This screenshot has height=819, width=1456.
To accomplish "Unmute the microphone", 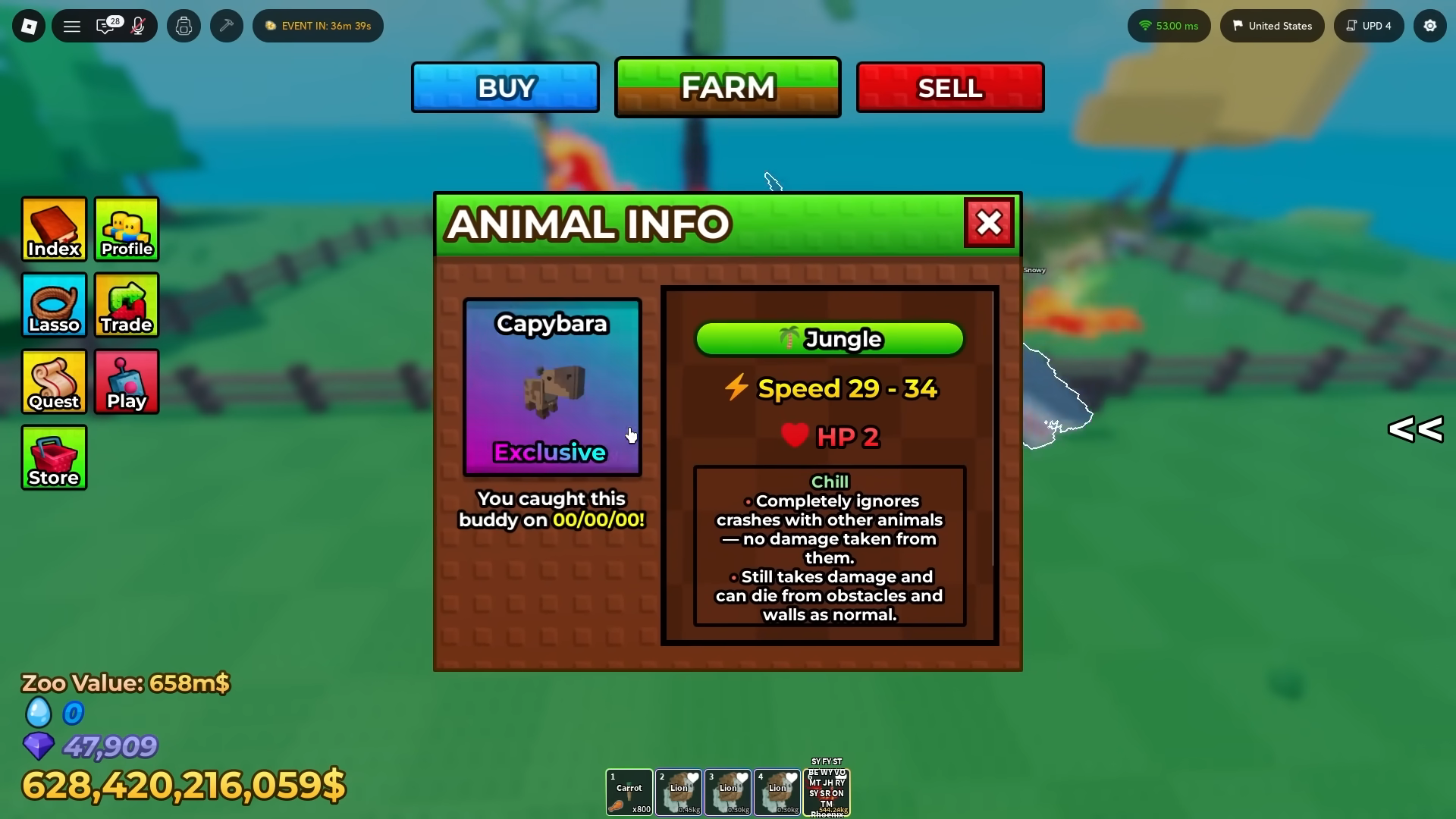I will (x=136, y=25).
